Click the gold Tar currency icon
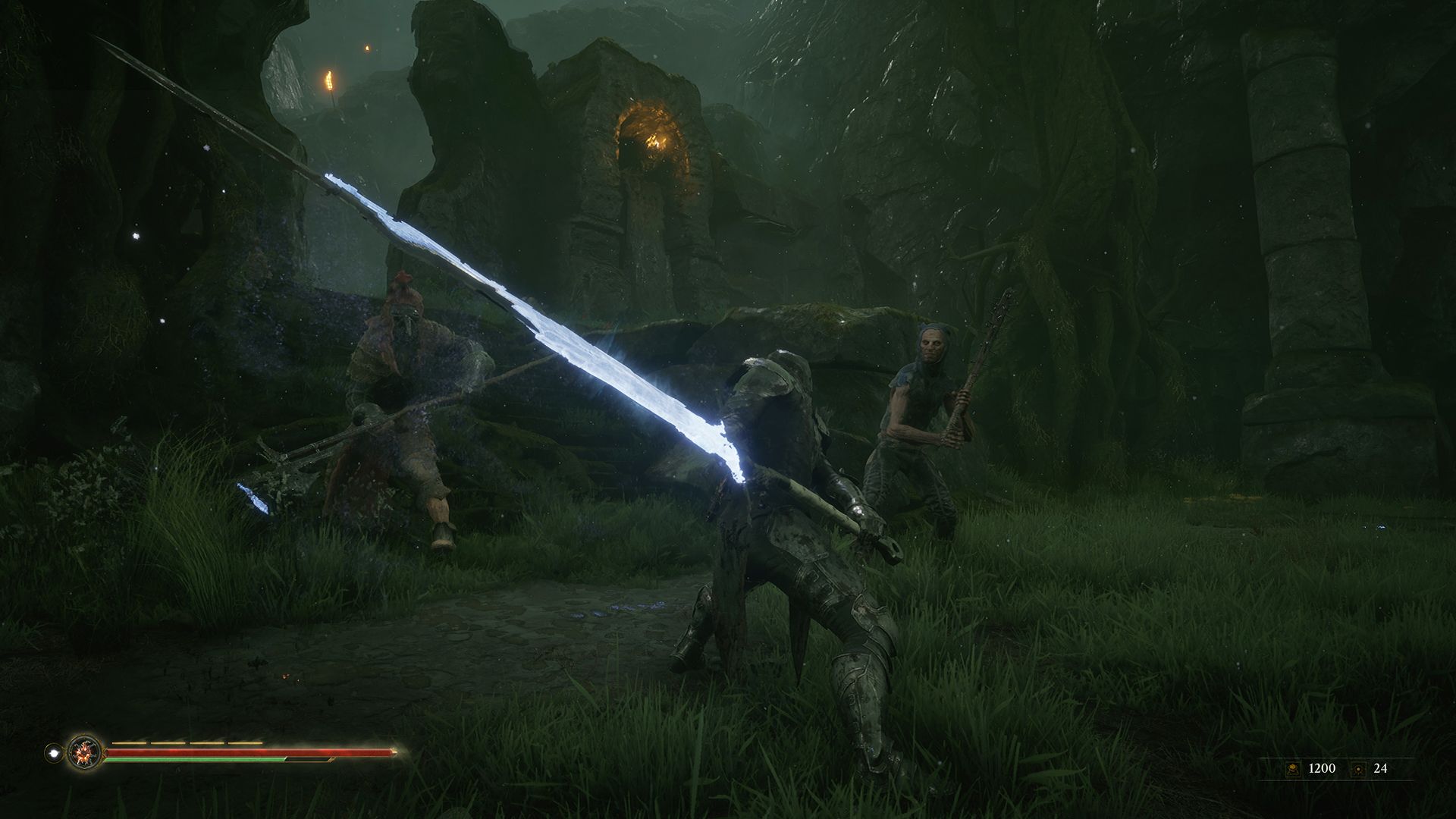 pos(1292,769)
